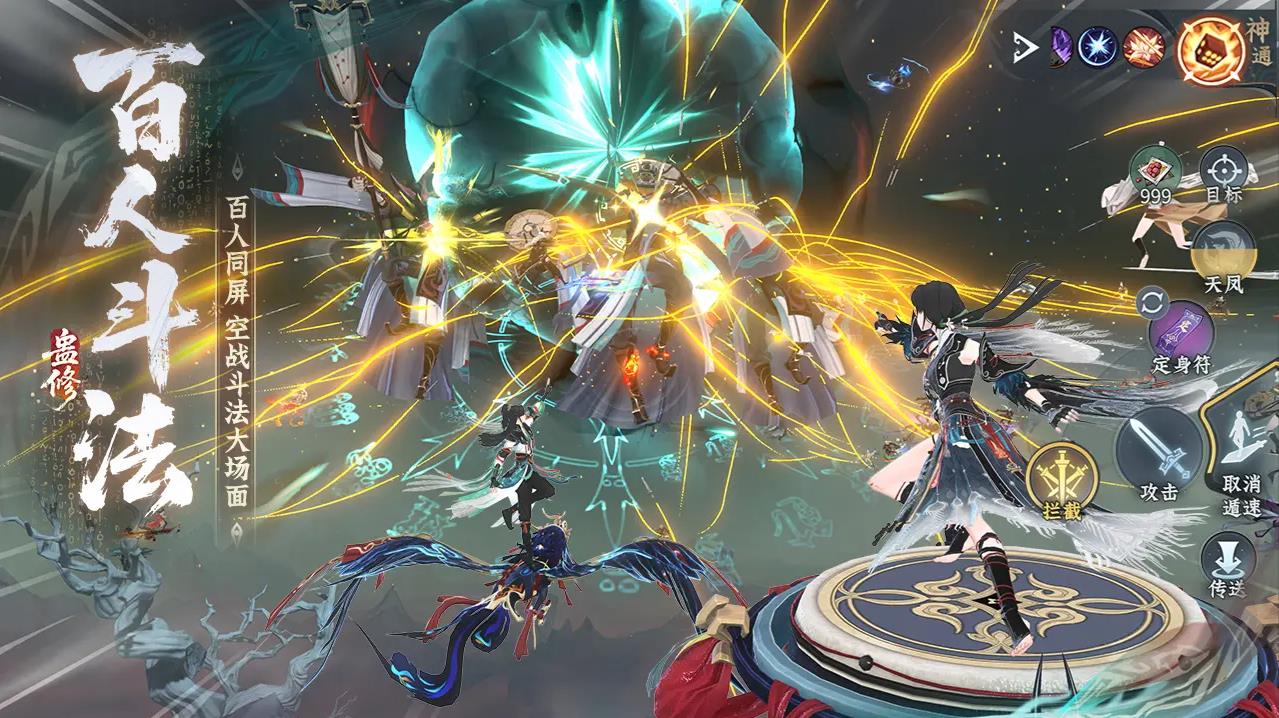Select the purple crystal skill icon
The image size is (1279, 718).
coord(1059,48)
